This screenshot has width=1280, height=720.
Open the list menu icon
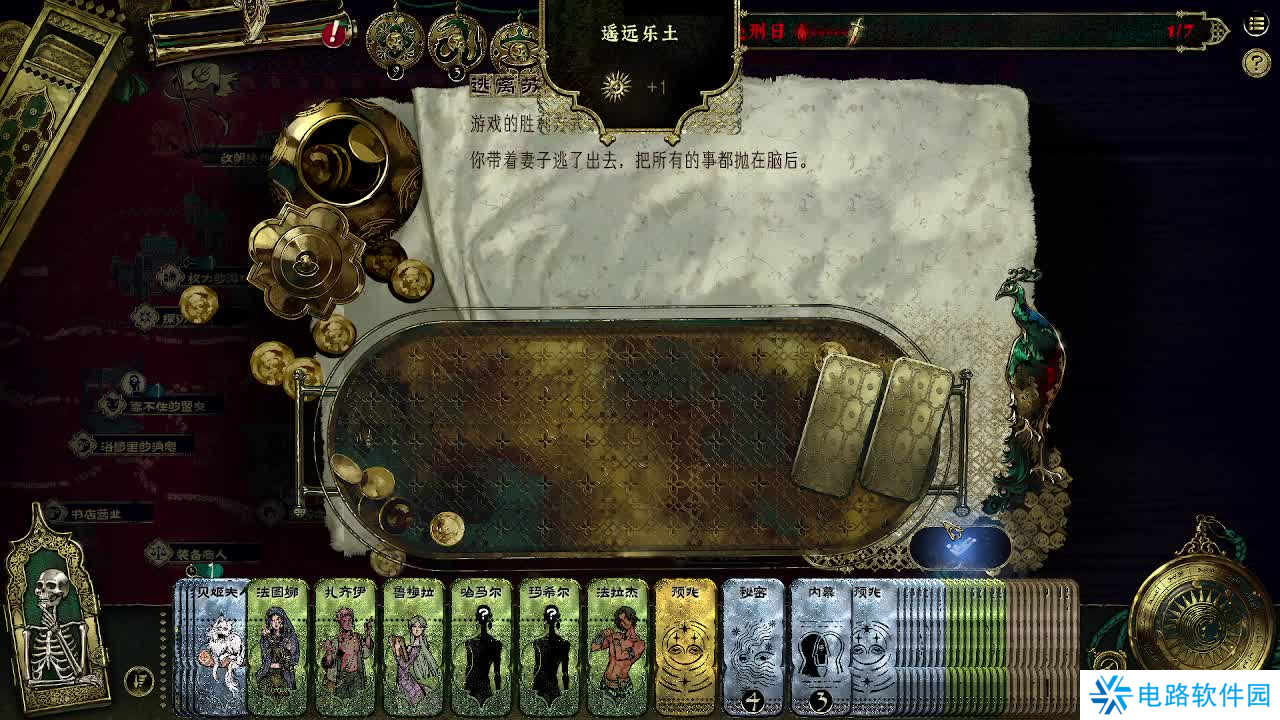(1256, 25)
